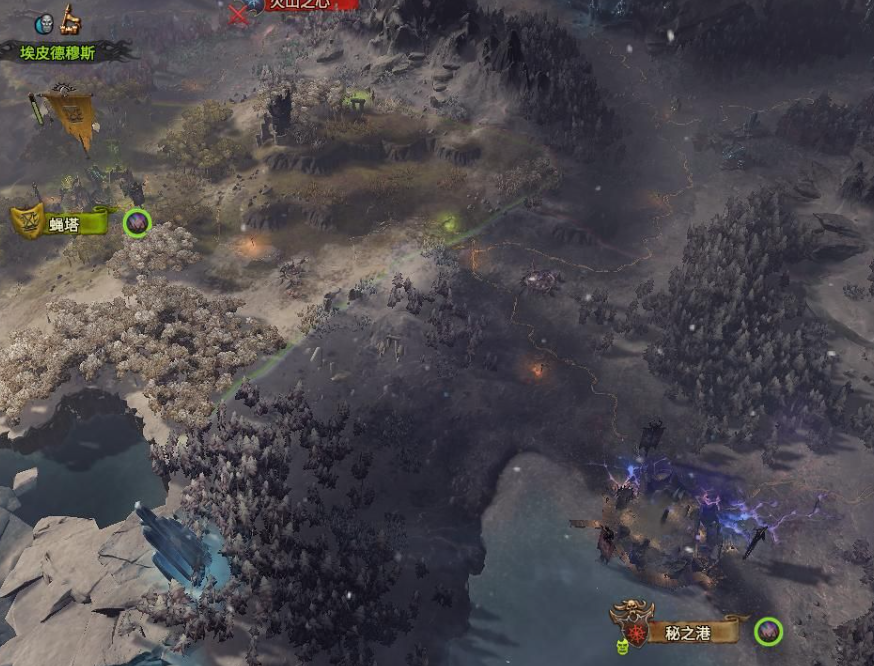Select the yellow army banner flag above 蝇塔
This screenshot has width=874, height=666.
pyautogui.click(x=71, y=116)
